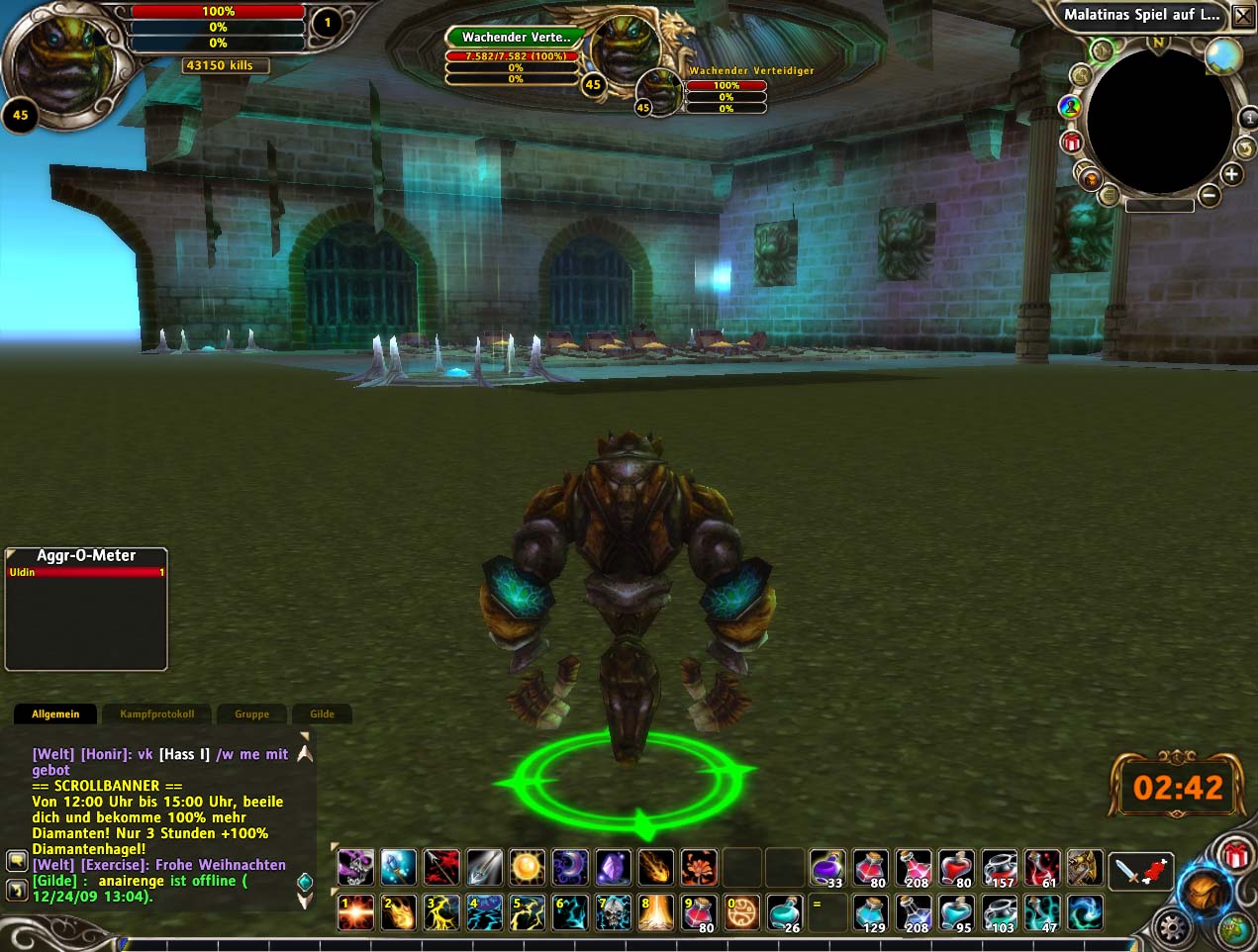The height and width of the screenshot is (952, 1258).
Task: Use the purple flask with 33 charges
Action: coord(826,868)
